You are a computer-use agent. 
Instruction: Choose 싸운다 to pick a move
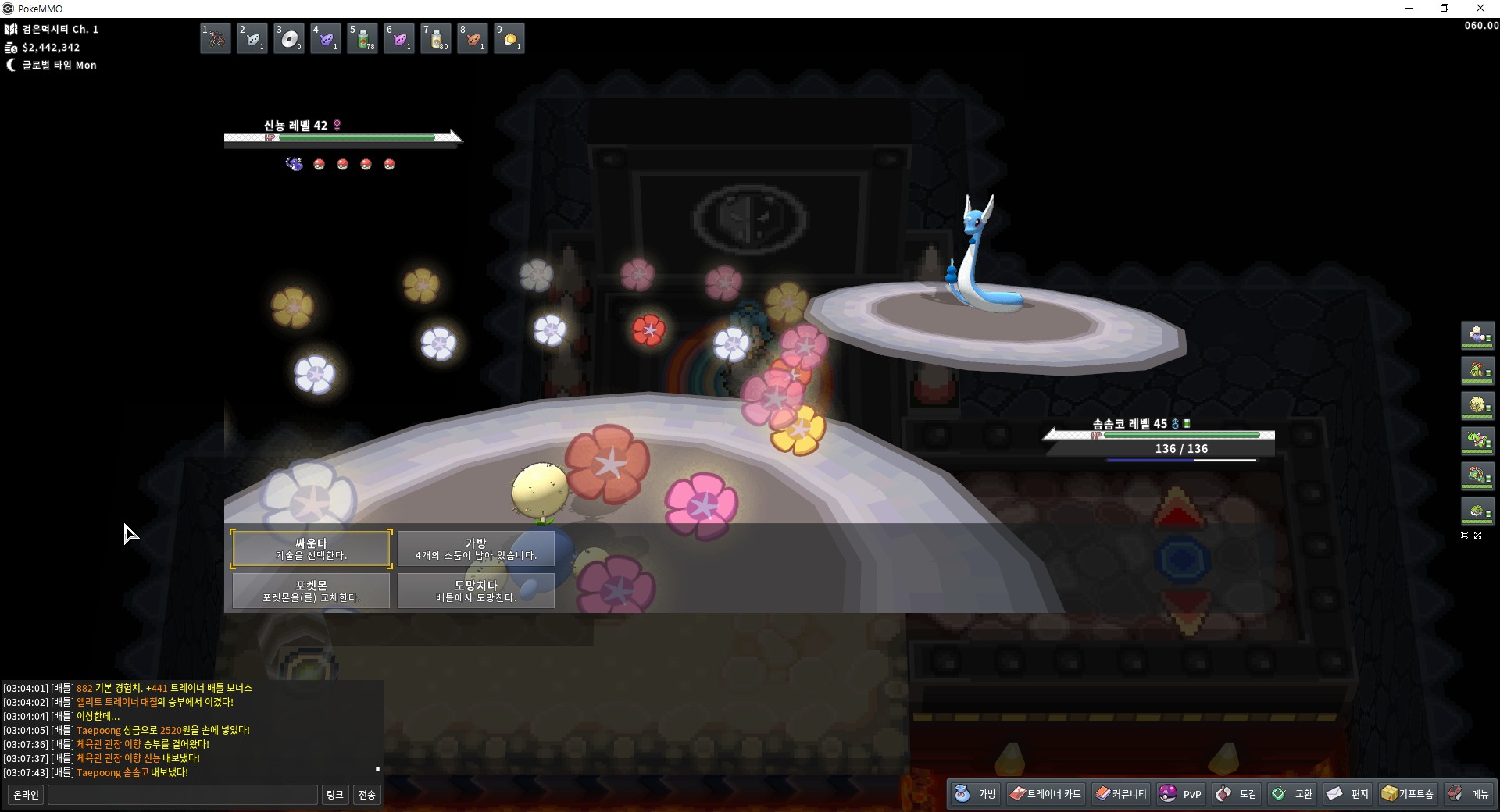[x=311, y=548]
